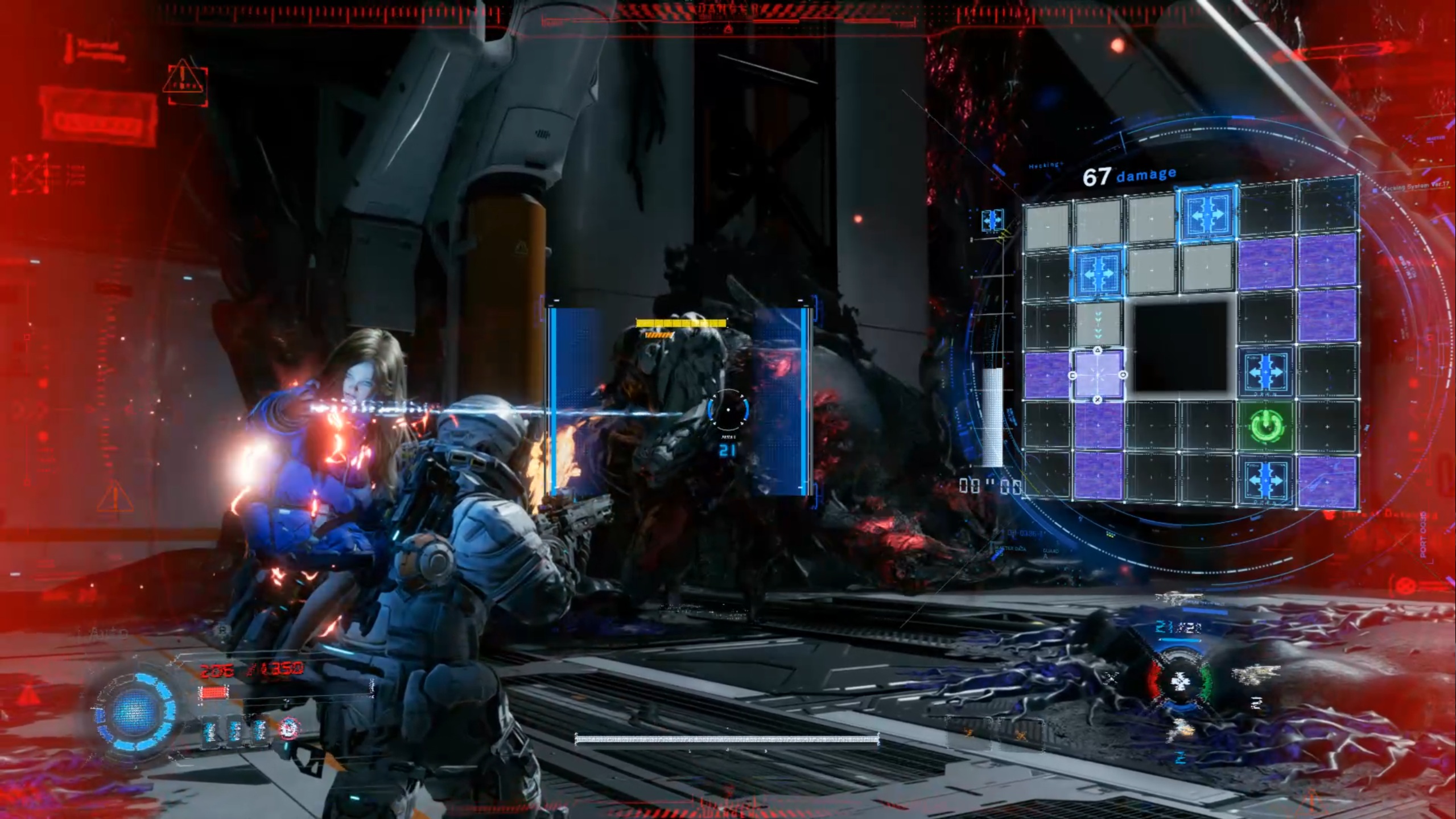Select the green power node tile
The height and width of the screenshot is (819, 1456).
click(1267, 425)
